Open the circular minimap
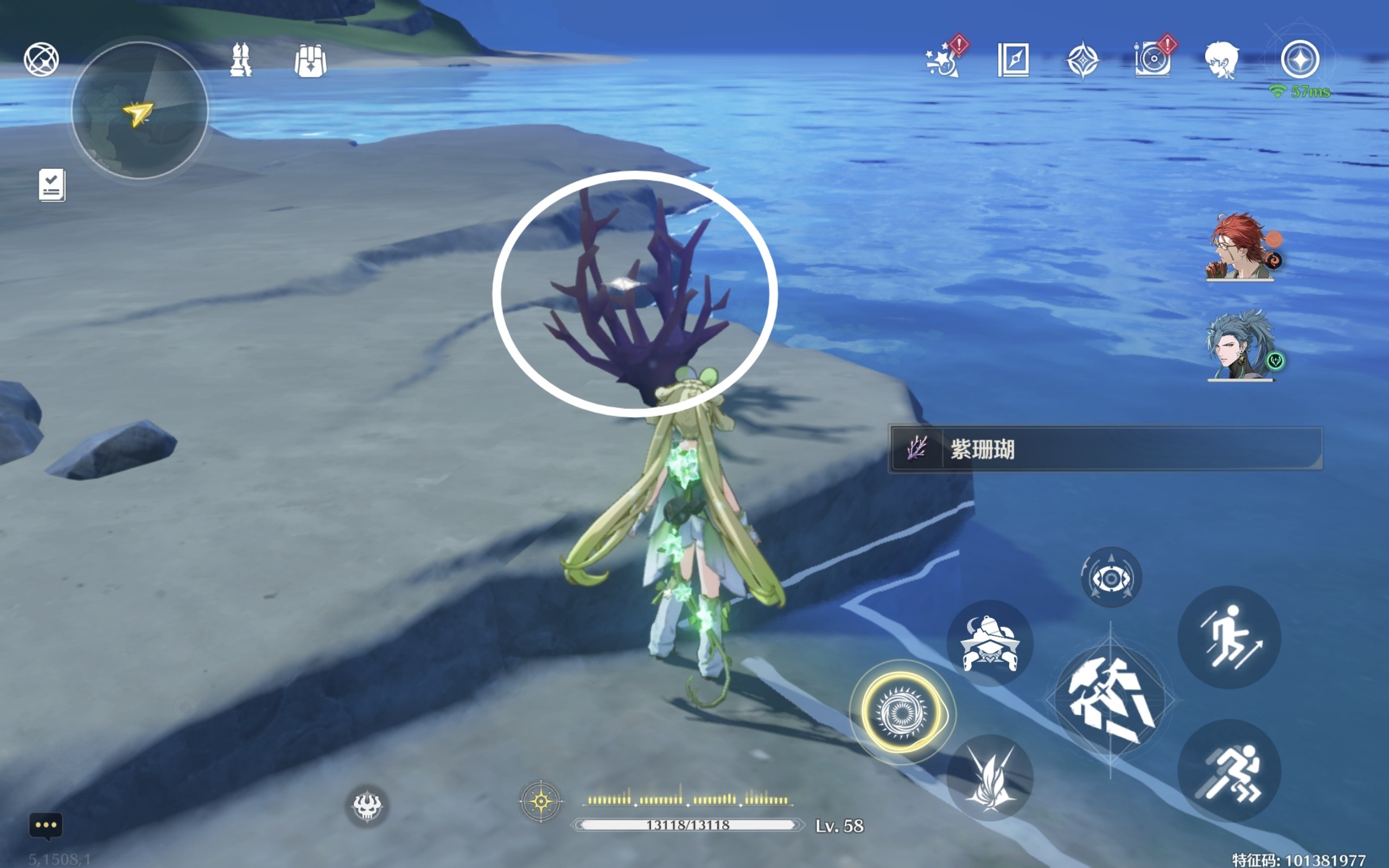1389x868 pixels. pos(139,110)
